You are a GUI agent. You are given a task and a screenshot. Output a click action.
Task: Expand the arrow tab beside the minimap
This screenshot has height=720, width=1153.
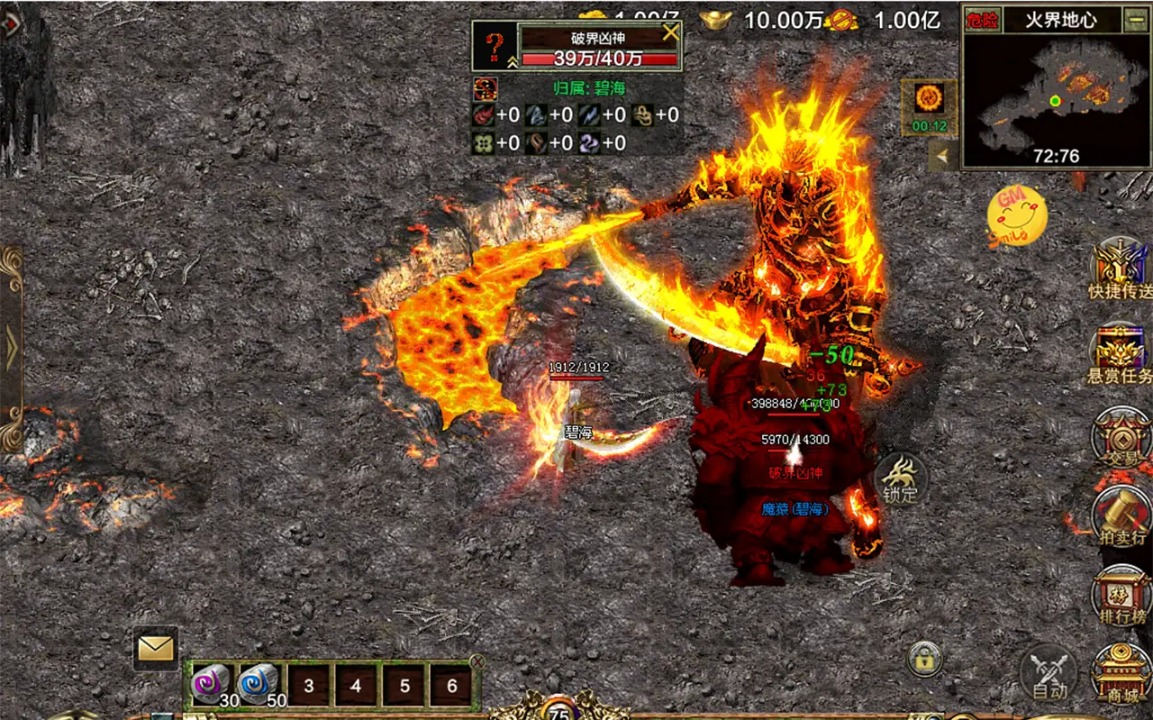coord(940,155)
